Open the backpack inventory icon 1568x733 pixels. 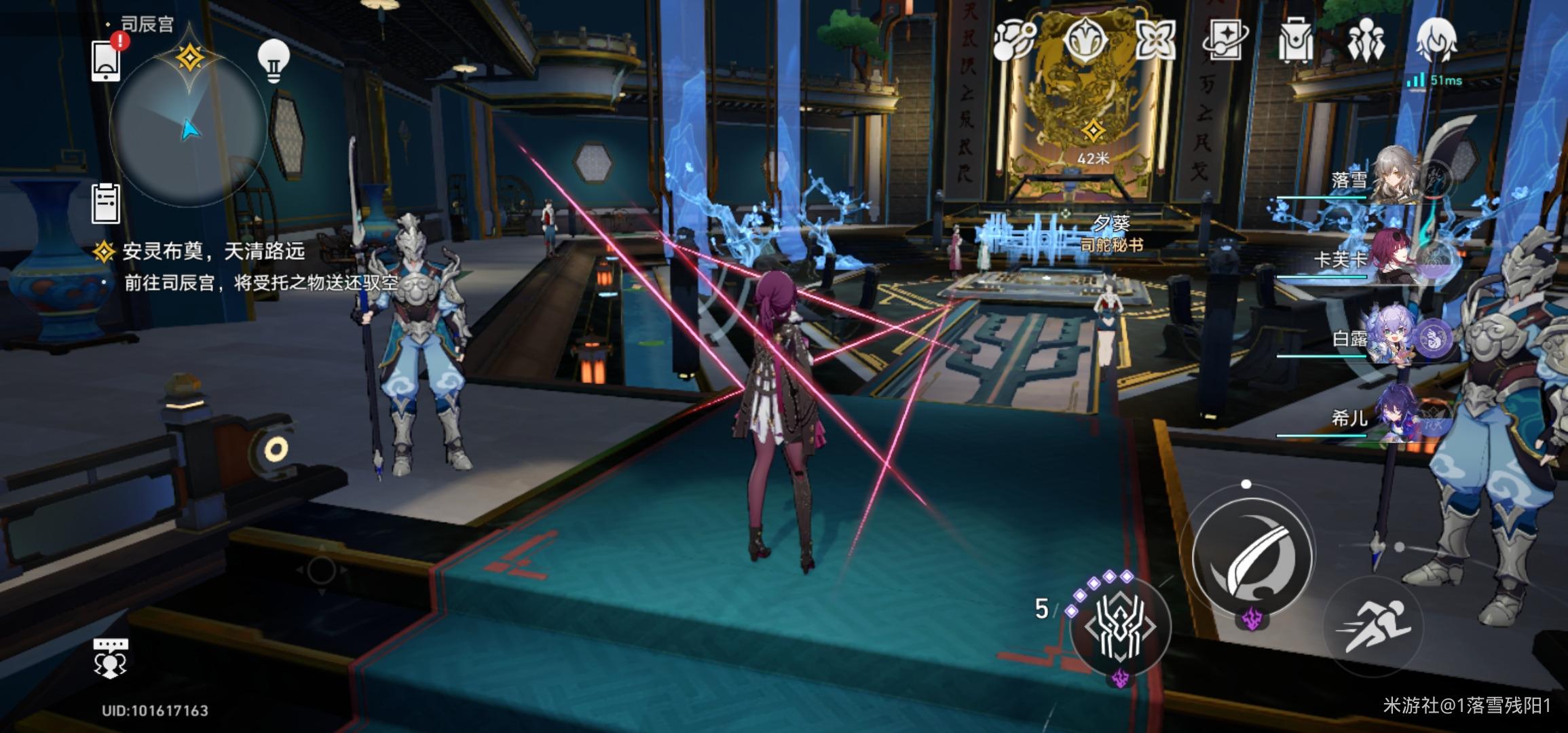click(1295, 39)
